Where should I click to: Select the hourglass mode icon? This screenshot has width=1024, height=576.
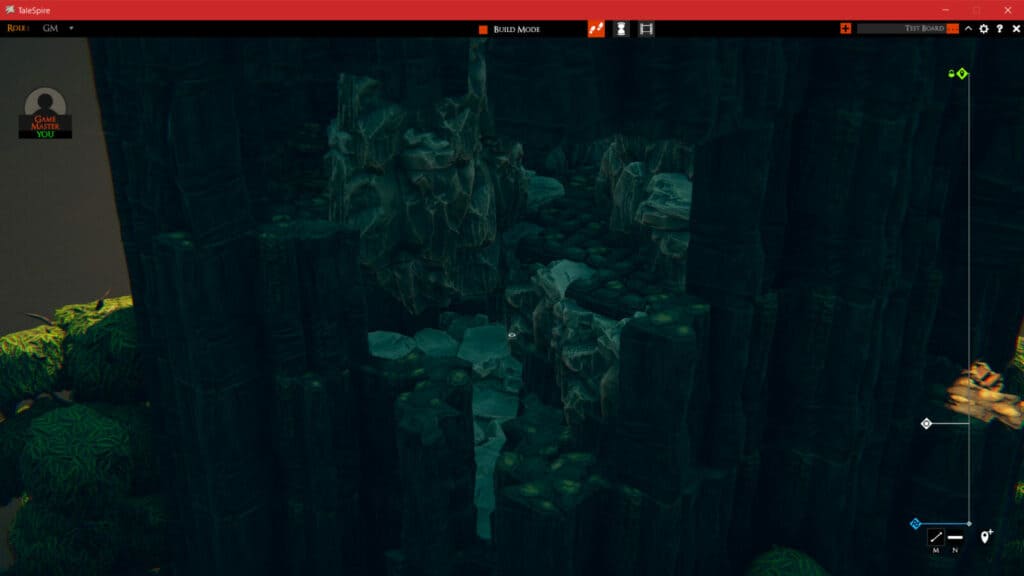pos(621,29)
